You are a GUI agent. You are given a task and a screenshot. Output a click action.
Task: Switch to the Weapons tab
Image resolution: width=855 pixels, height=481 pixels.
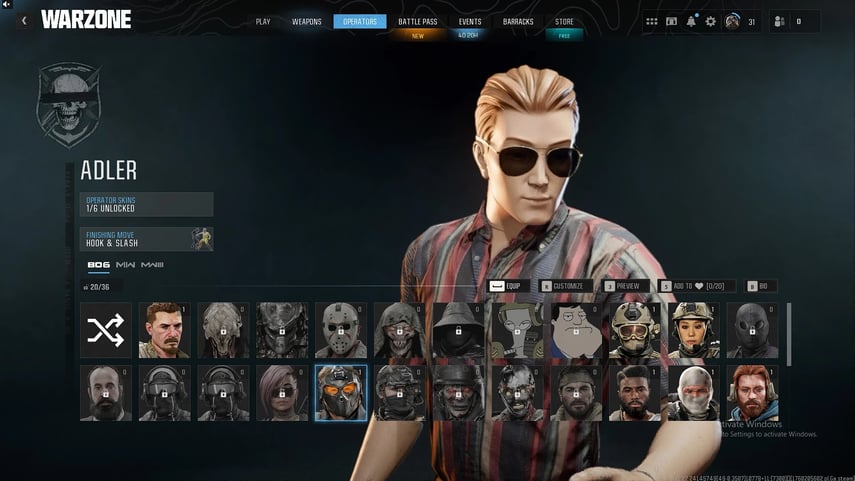[307, 21]
